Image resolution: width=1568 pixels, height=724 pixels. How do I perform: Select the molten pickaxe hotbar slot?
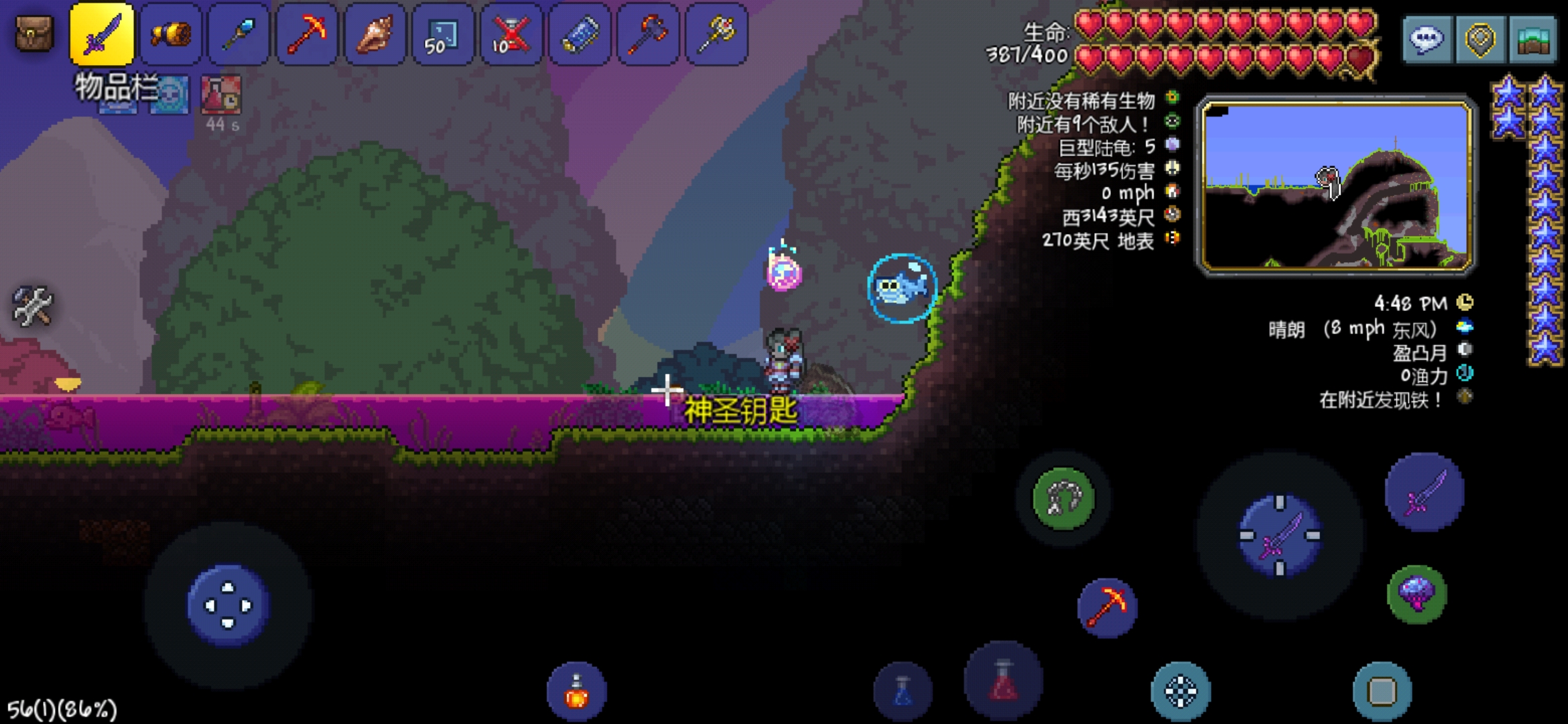coord(307,34)
